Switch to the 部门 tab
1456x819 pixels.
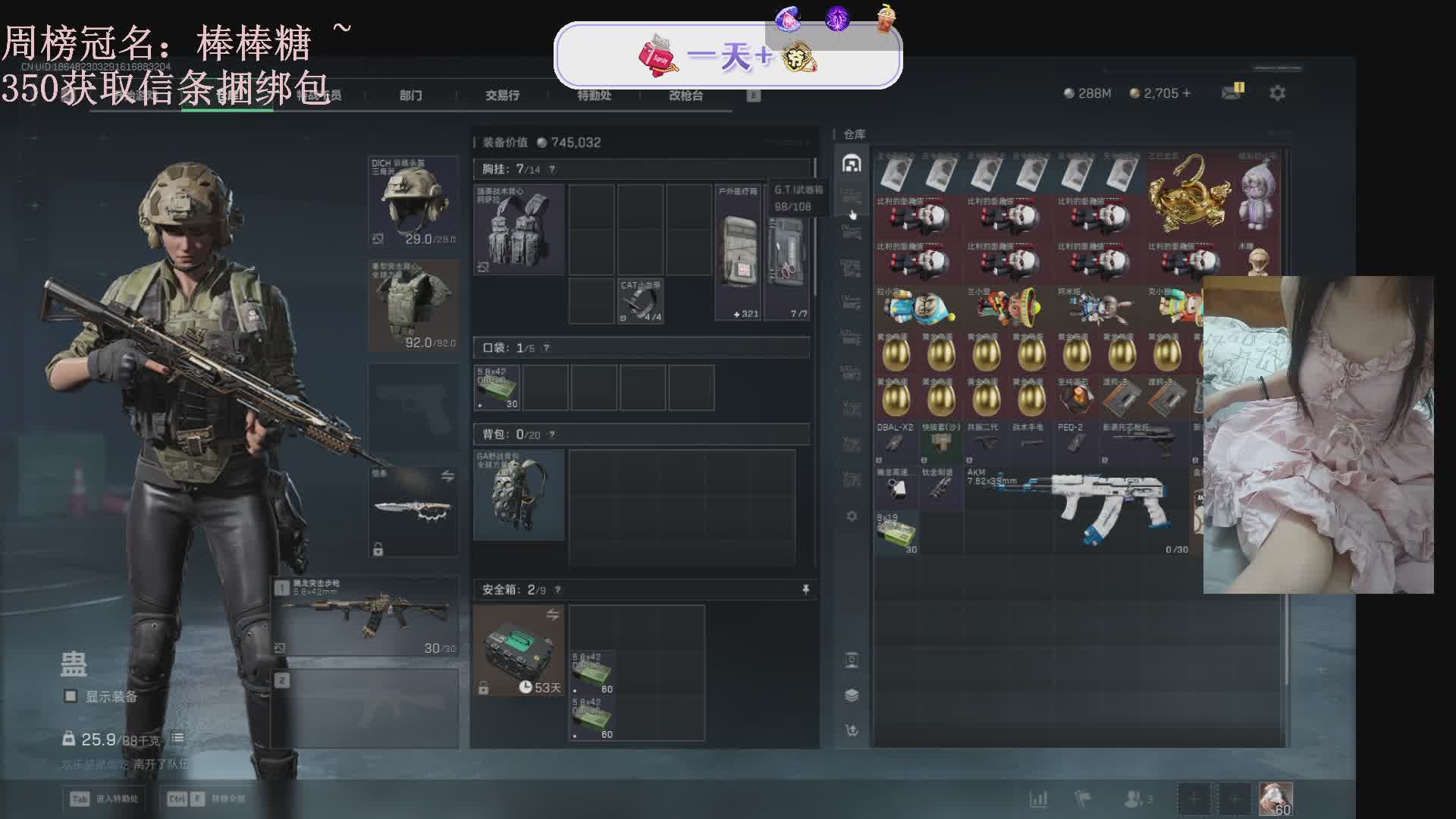click(410, 95)
